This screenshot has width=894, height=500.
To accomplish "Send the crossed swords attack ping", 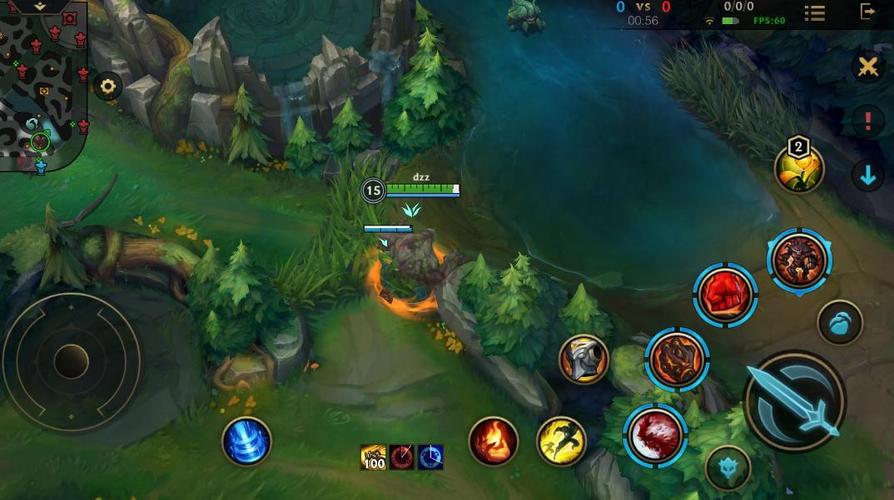I will click(866, 67).
